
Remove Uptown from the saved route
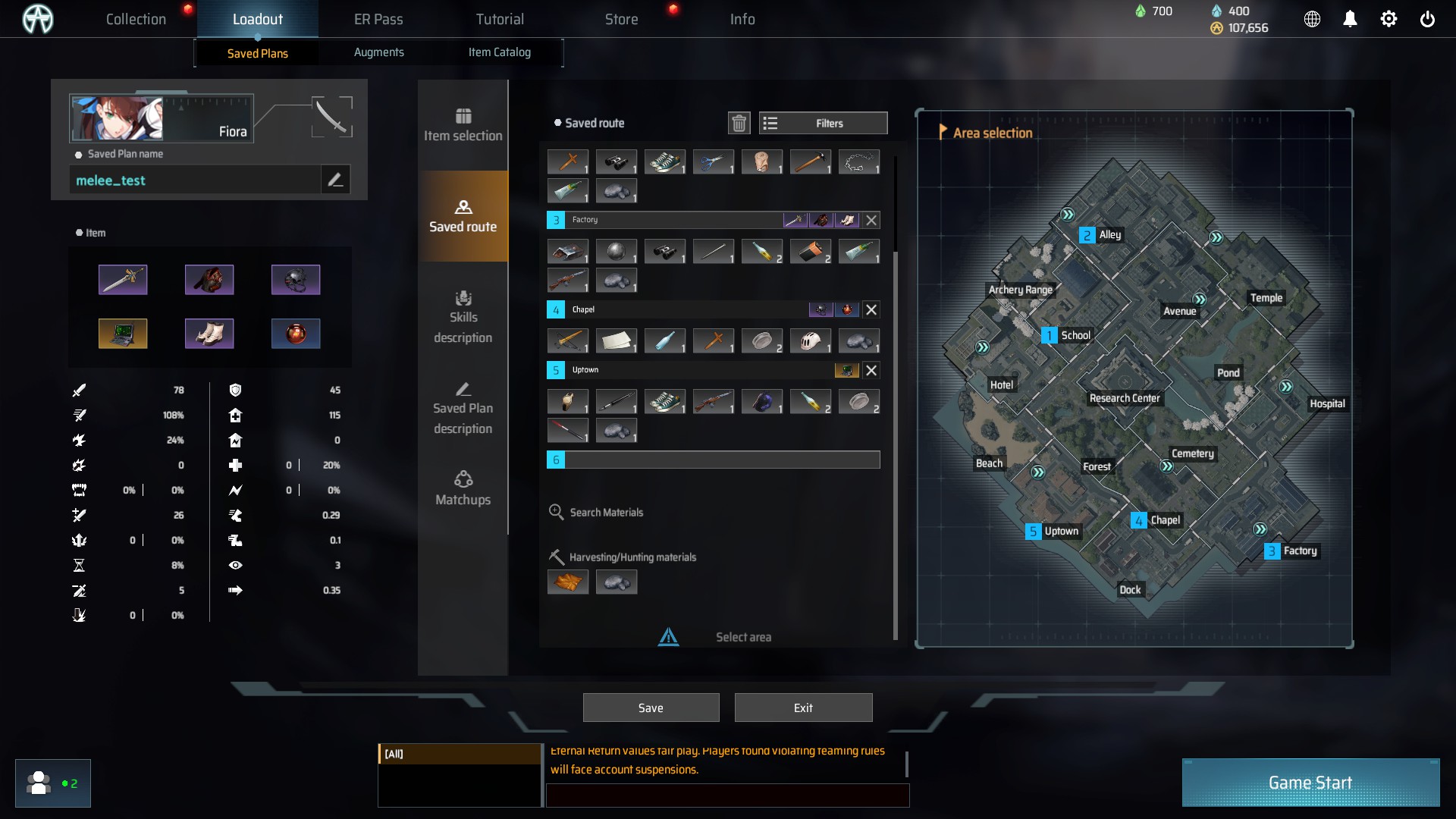871,370
